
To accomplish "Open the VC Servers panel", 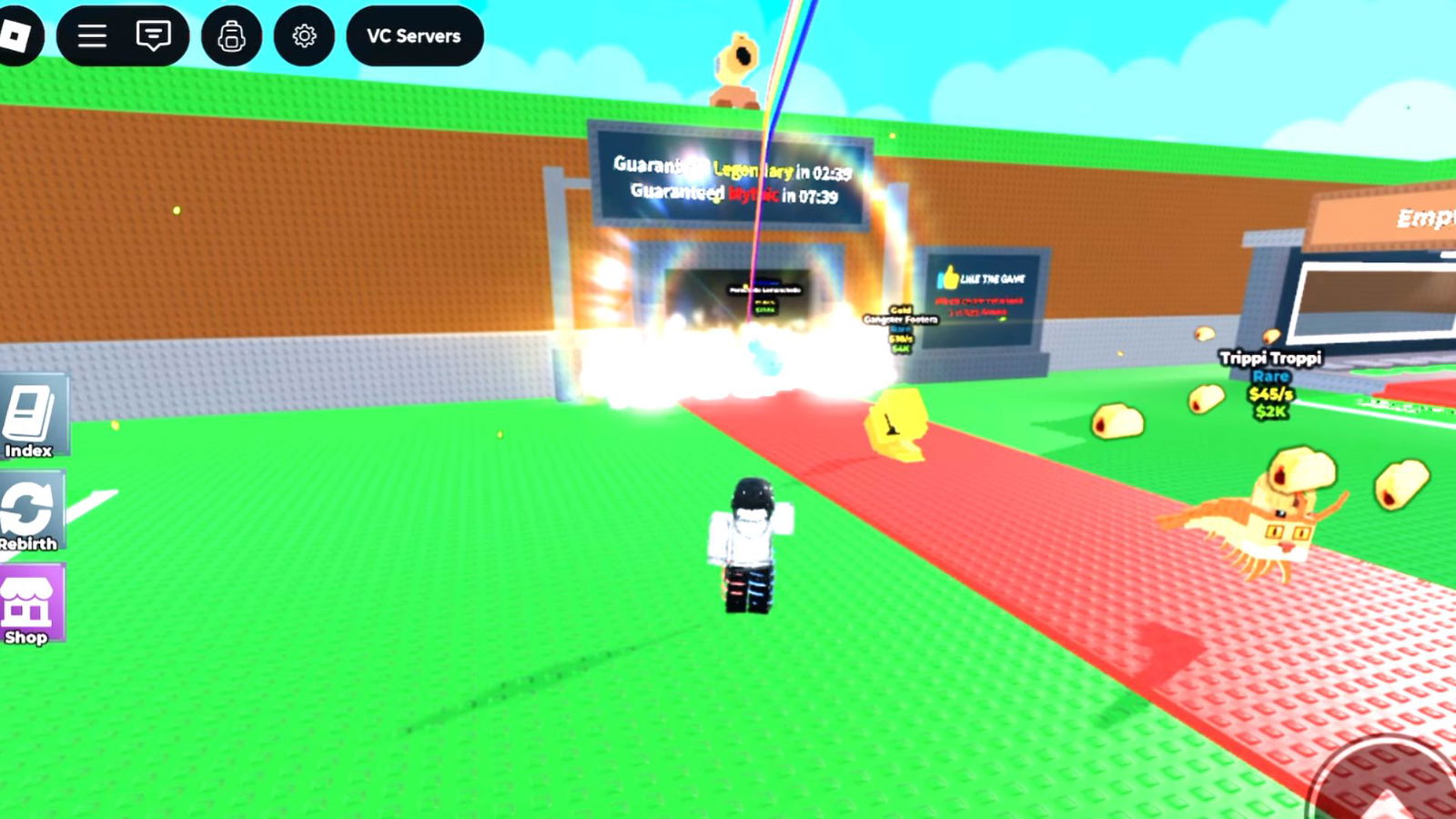I will [x=414, y=36].
